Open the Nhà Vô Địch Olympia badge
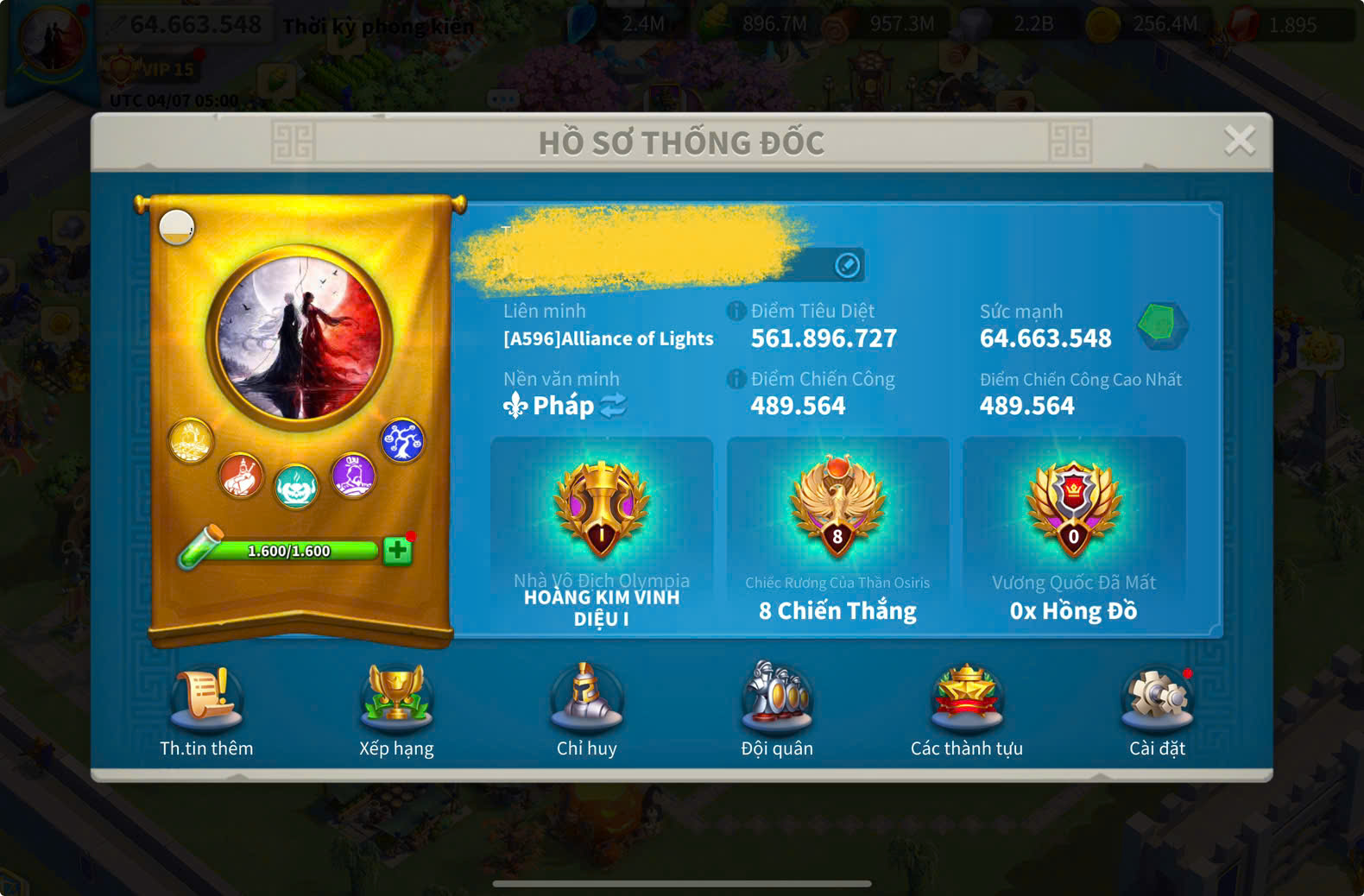1364x896 pixels. point(602,509)
